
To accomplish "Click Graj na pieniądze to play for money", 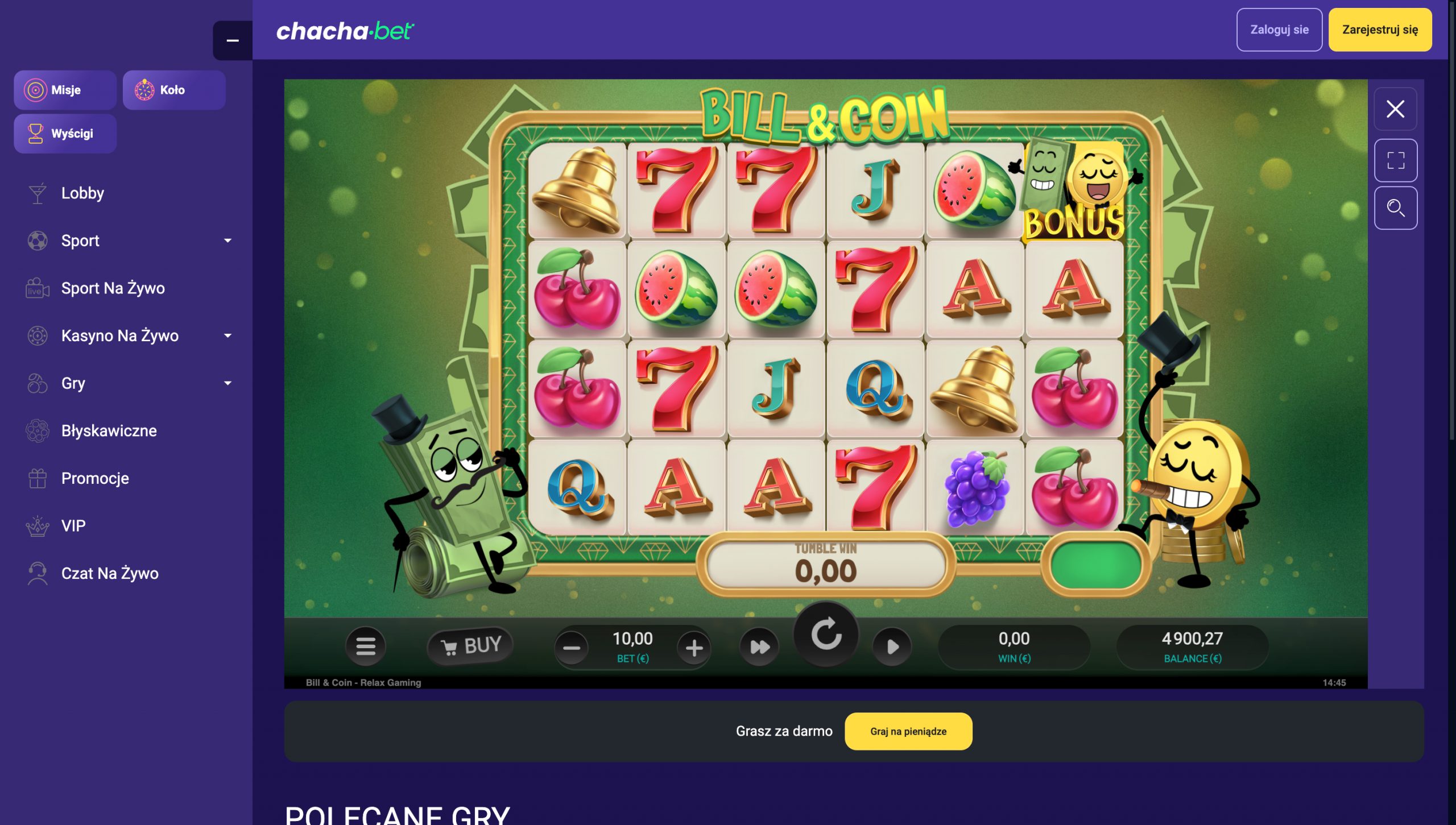I will 908,731.
